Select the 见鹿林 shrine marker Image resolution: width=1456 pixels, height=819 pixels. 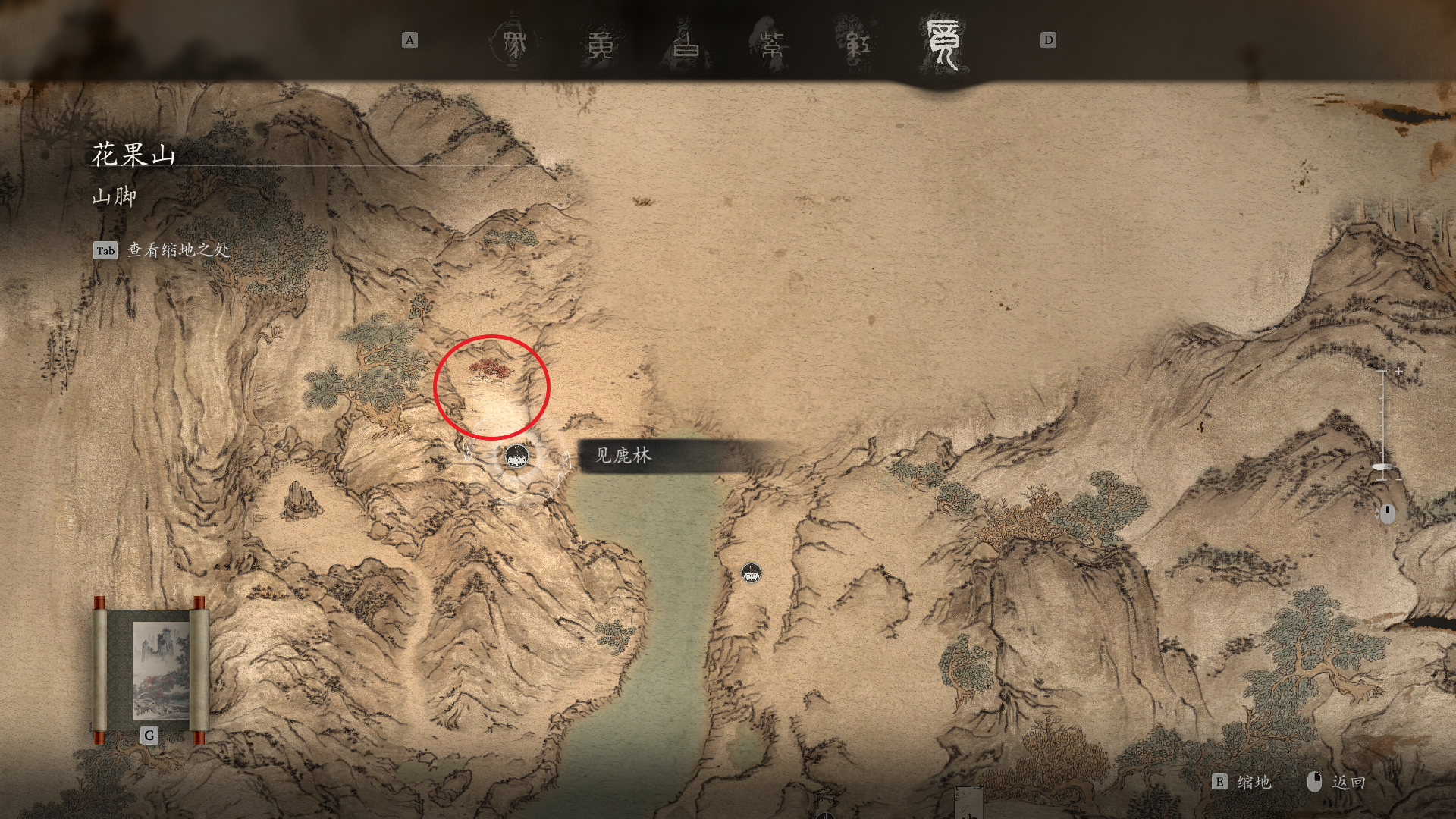[517, 457]
